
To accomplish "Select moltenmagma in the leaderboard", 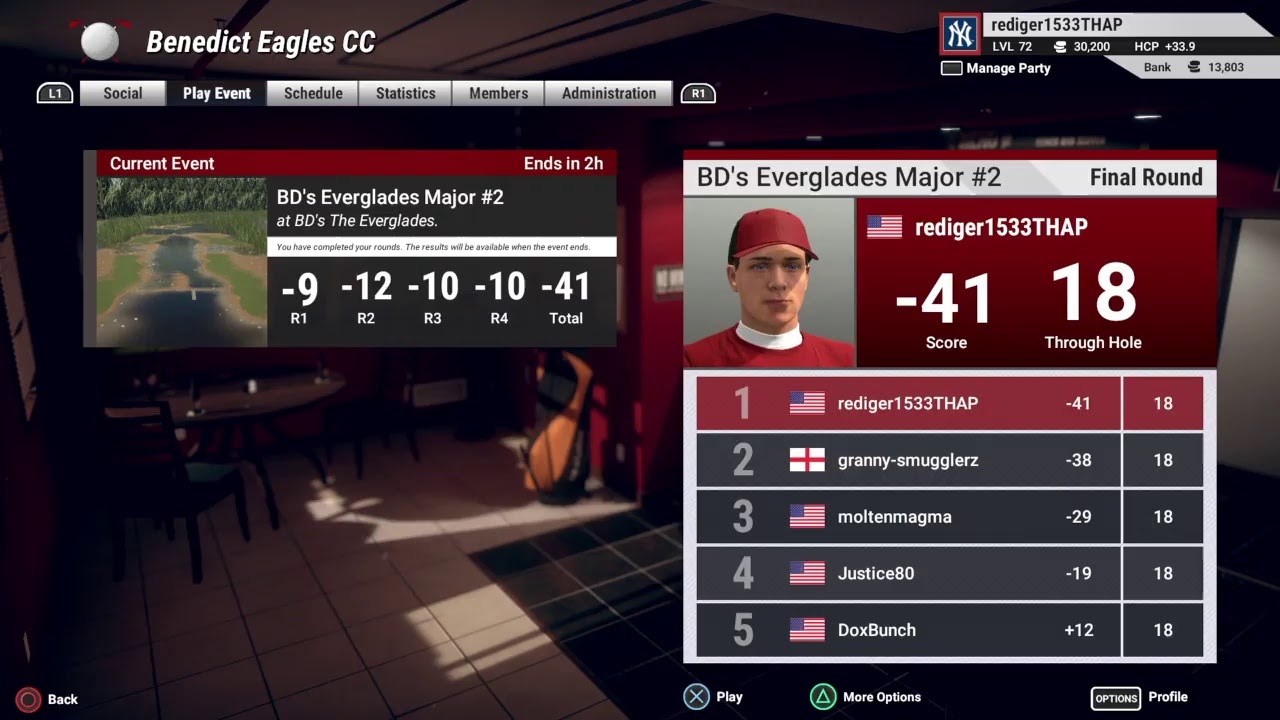I will click(x=949, y=517).
